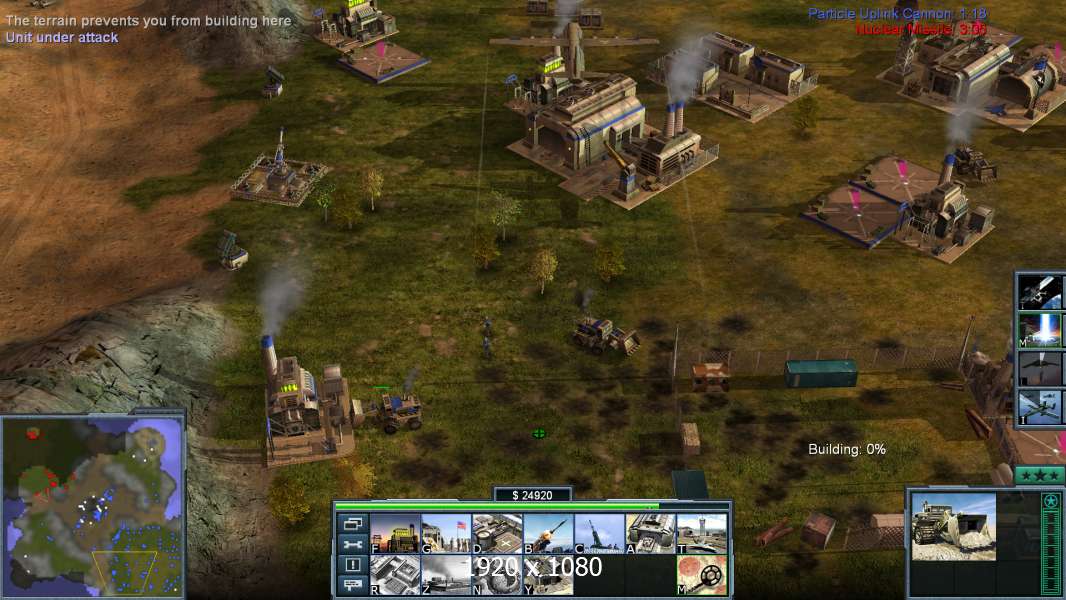Select the Cold Fusion Reactor build icon
Viewport: 1066px width, 600px height.
395,534
